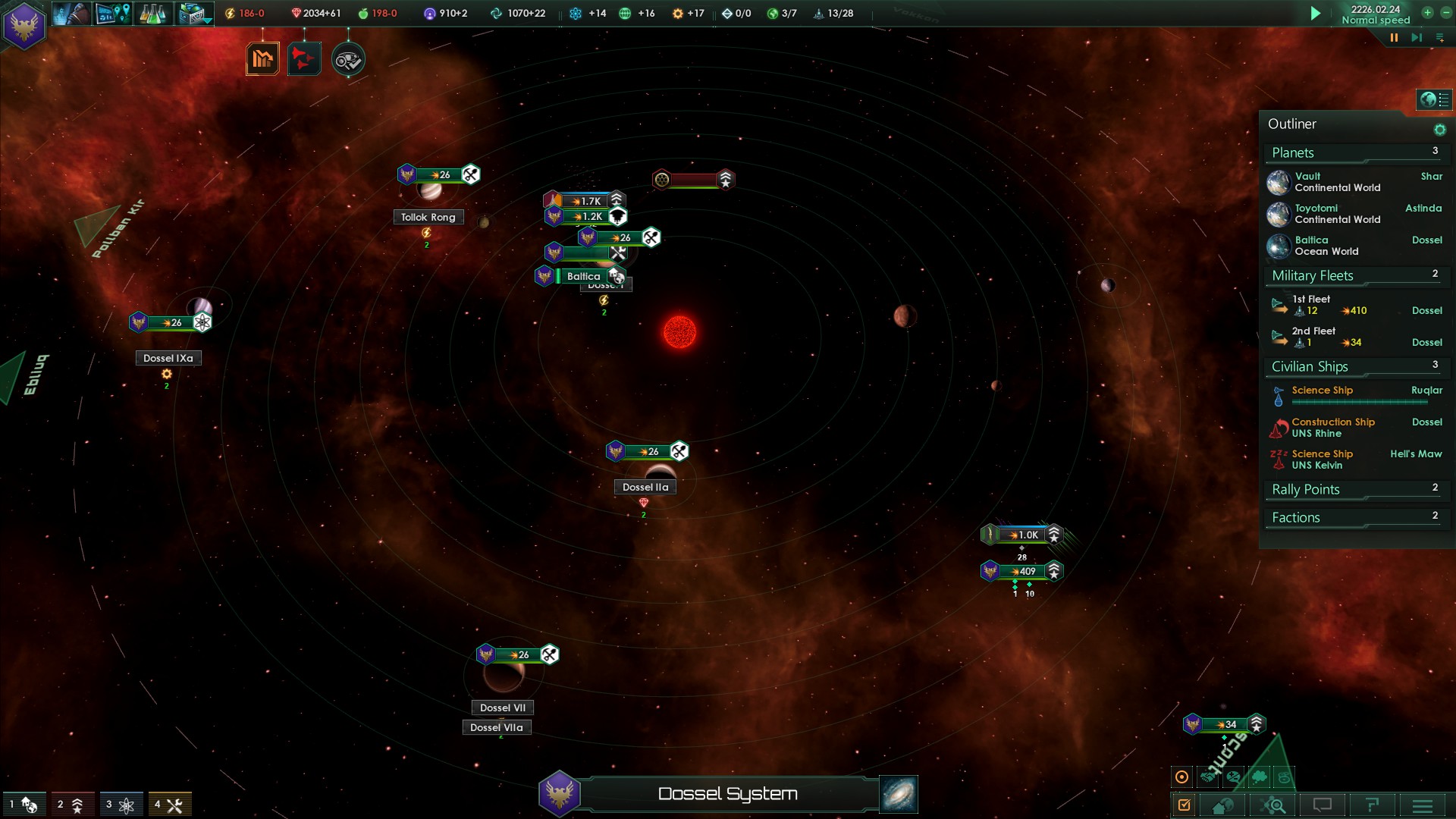Open Outliner settings gear
The image size is (1456, 819).
point(1439,130)
